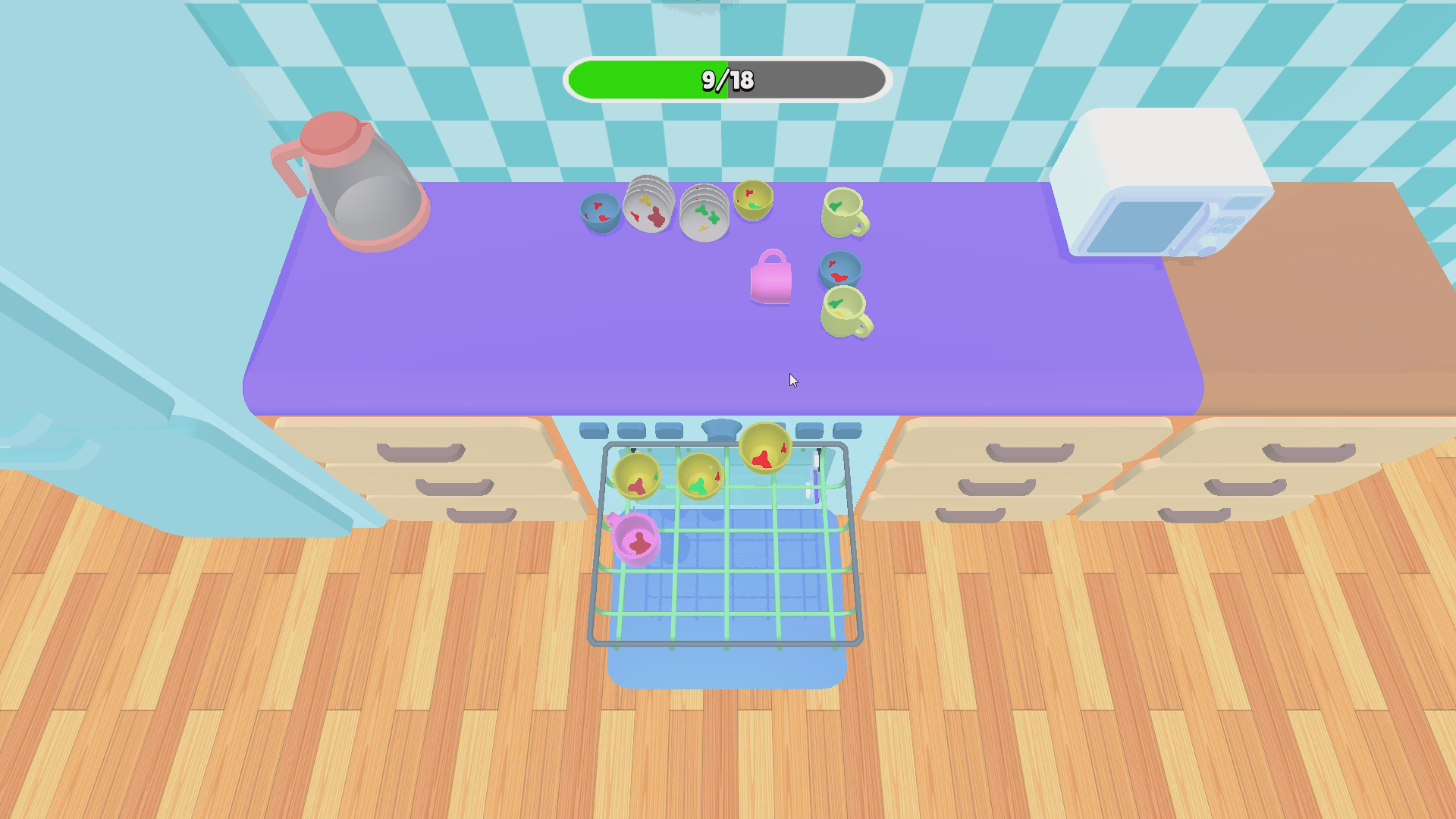1456x819 pixels.
Task: Open the top-left kitchen drawer
Action: click(x=421, y=451)
